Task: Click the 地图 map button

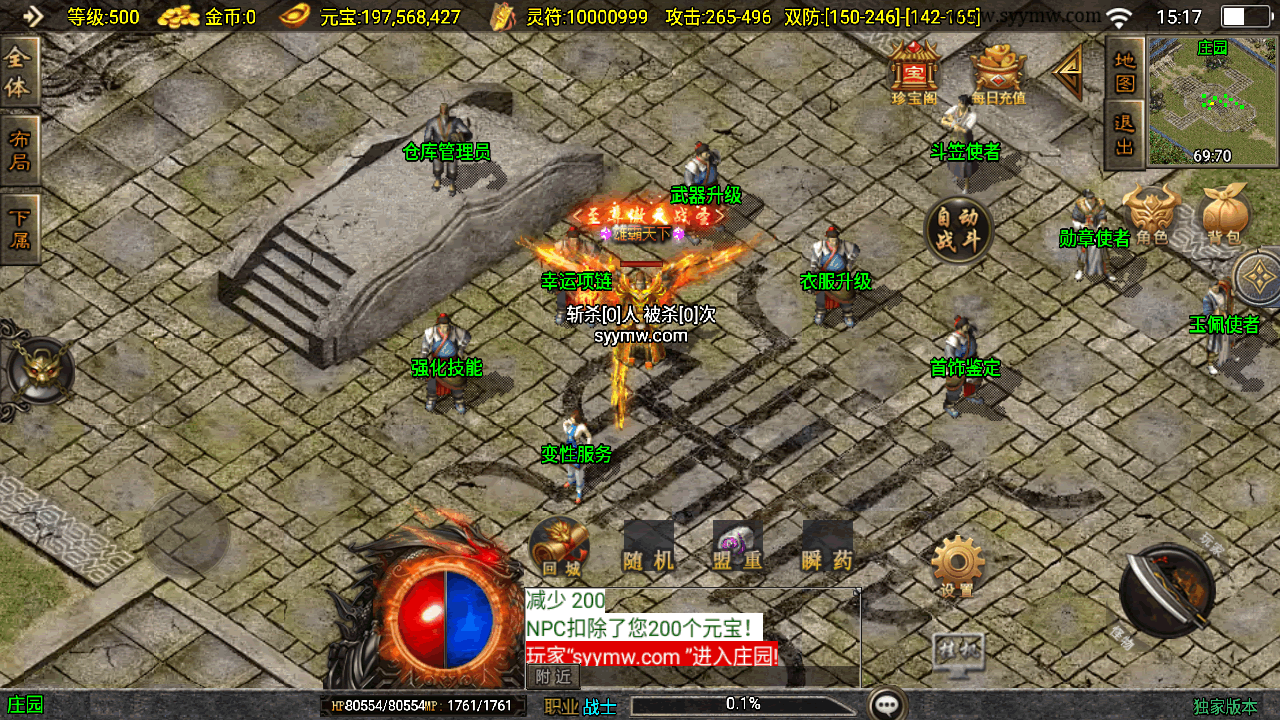Action: (x=1125, y=70)
